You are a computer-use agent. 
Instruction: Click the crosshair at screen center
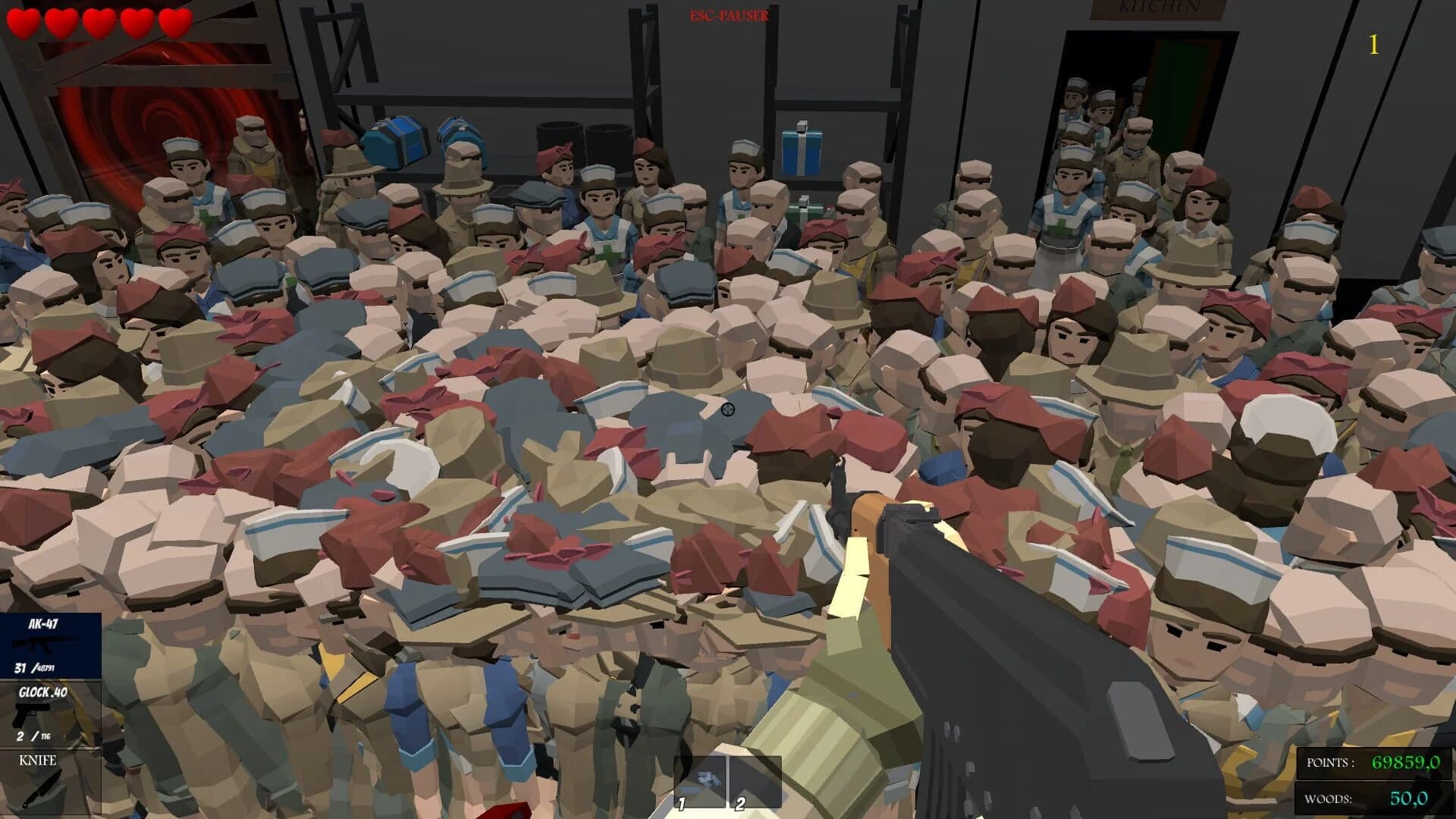tap(727, 409)
